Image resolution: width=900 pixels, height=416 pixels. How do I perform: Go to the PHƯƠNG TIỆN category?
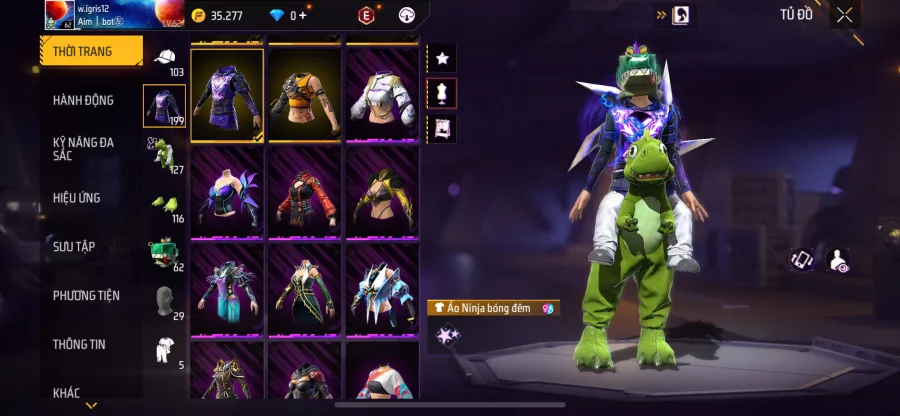pos(86,295)
